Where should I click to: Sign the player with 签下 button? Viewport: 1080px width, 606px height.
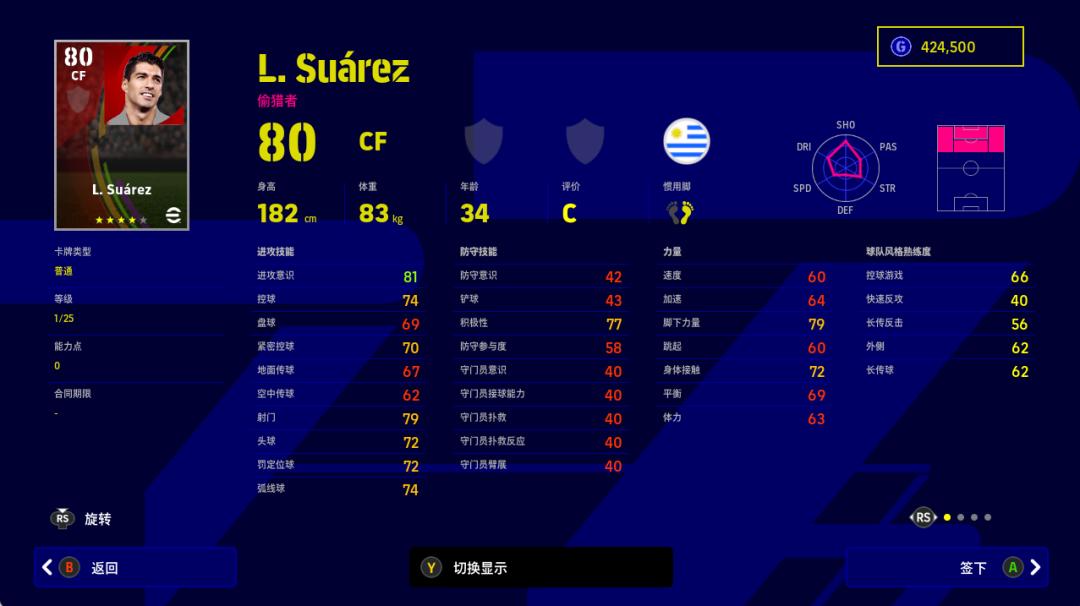coord(946,567)
